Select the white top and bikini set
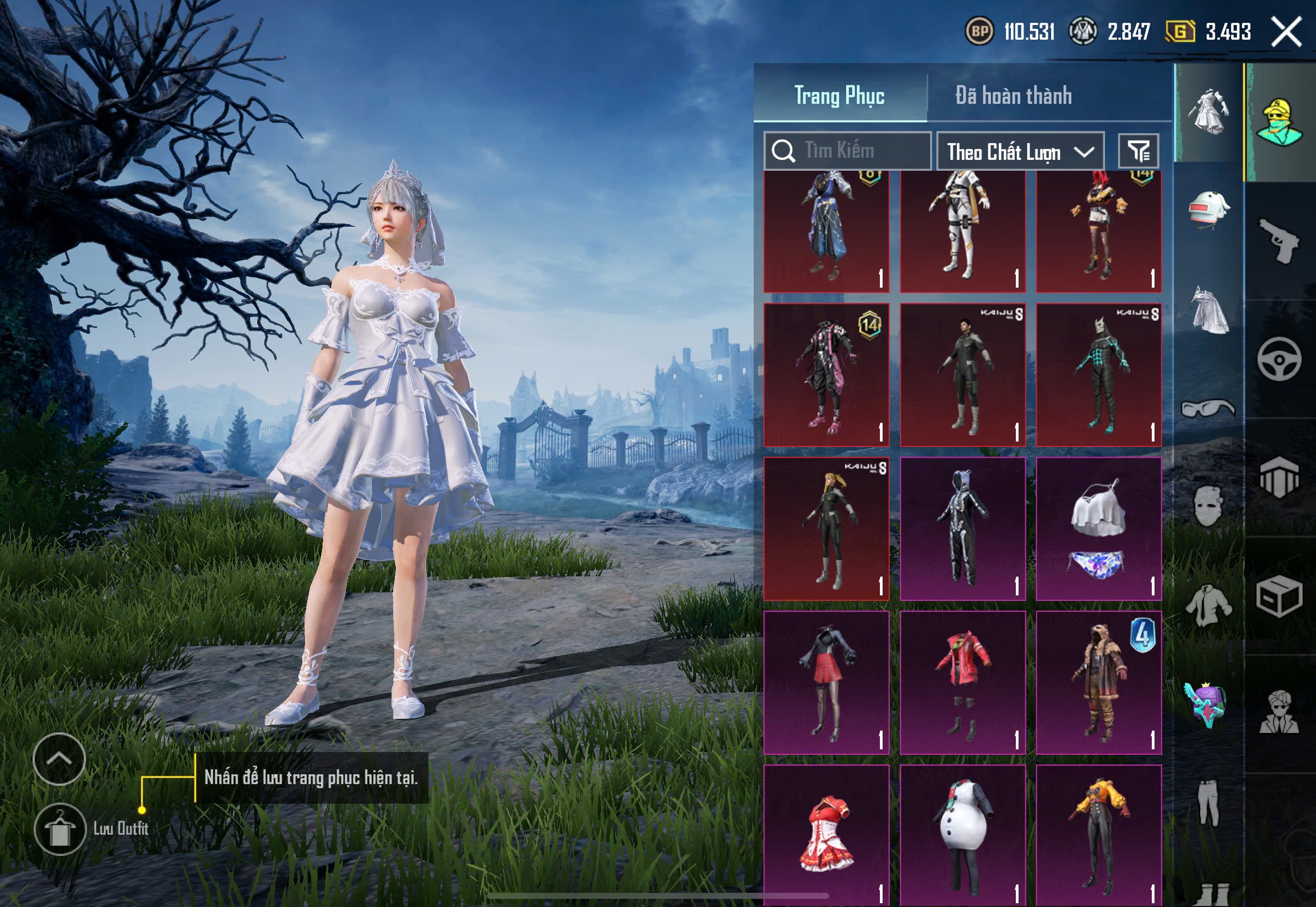The image size is (1316, 907). click(x=1098, y=529)
